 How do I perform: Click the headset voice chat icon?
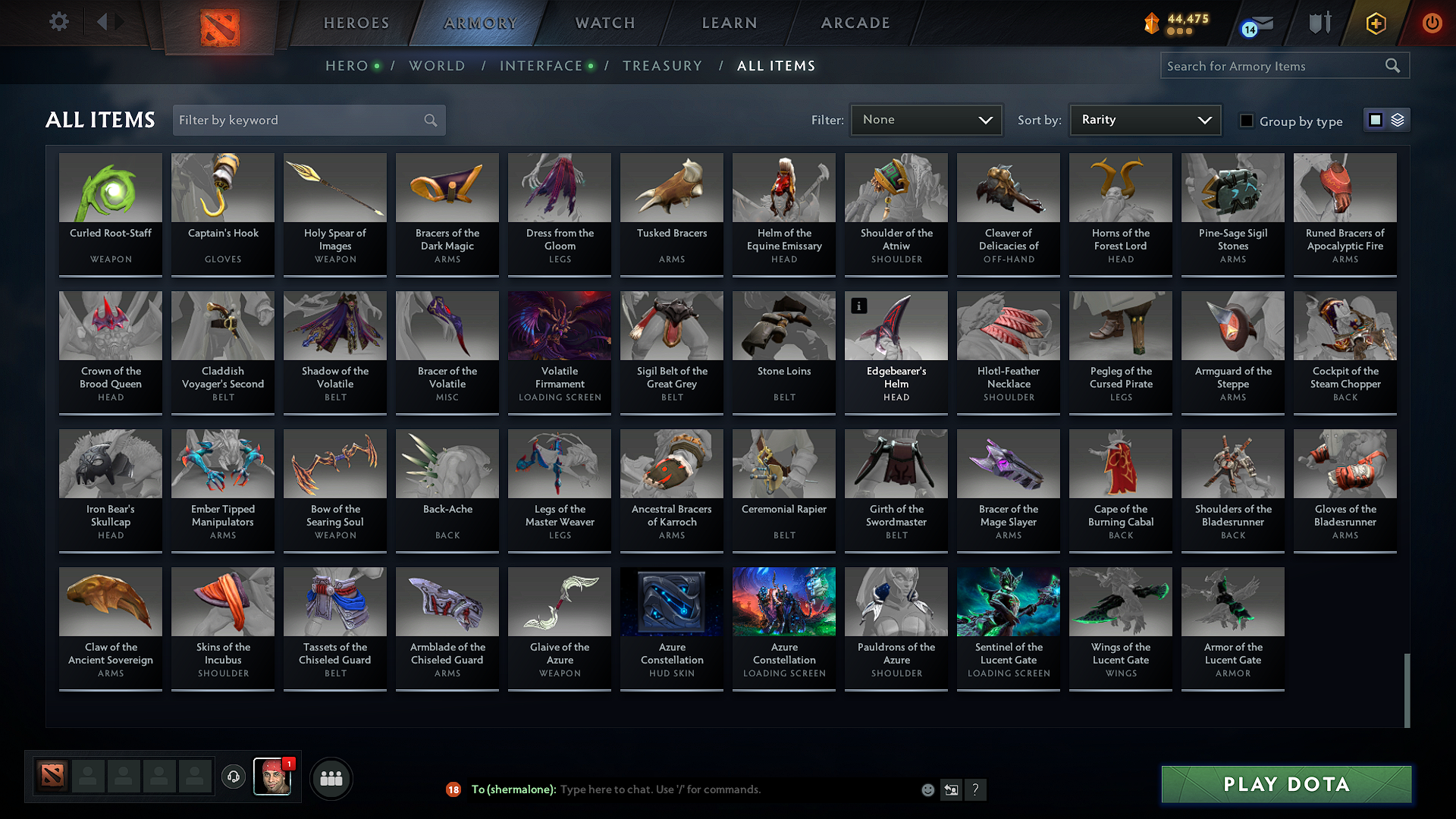click(234, 777)
